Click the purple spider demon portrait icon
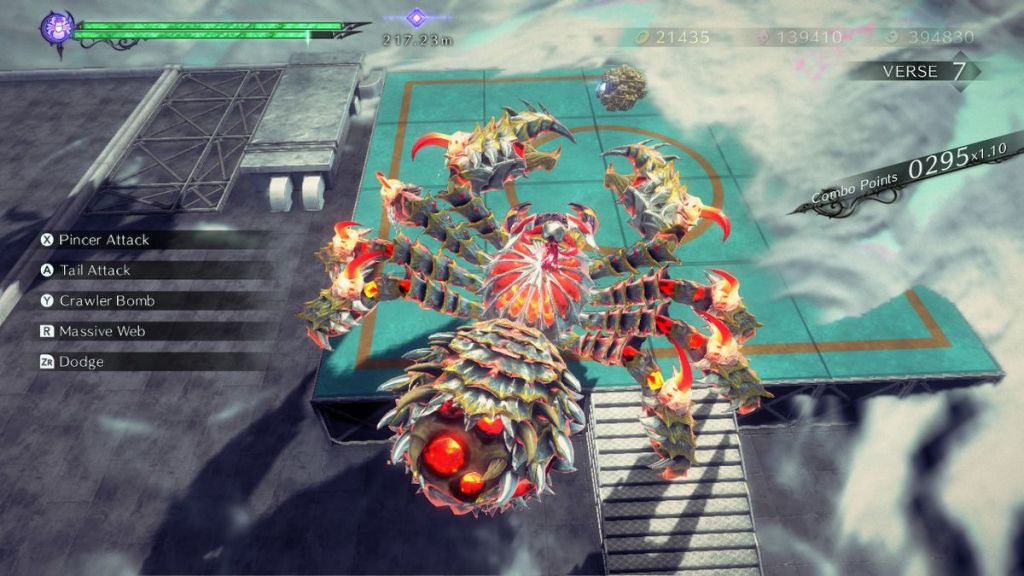 [x=56, y=28]
